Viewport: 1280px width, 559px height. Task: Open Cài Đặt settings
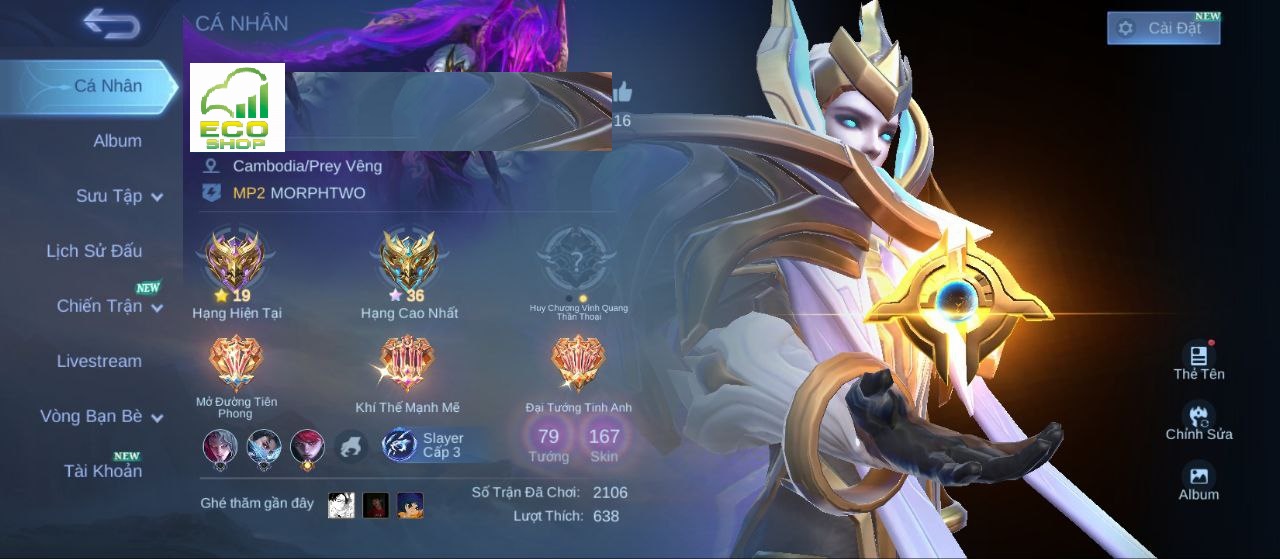(x=1163, y=28)
